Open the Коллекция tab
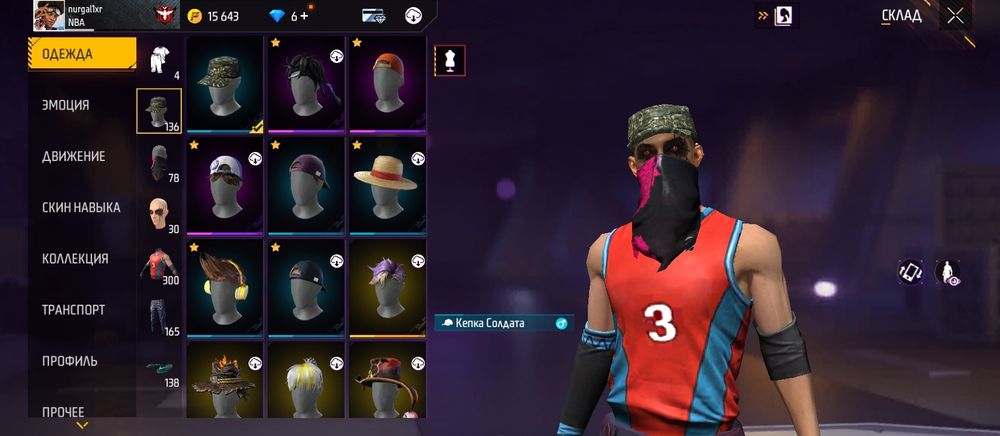 (75, 259)
